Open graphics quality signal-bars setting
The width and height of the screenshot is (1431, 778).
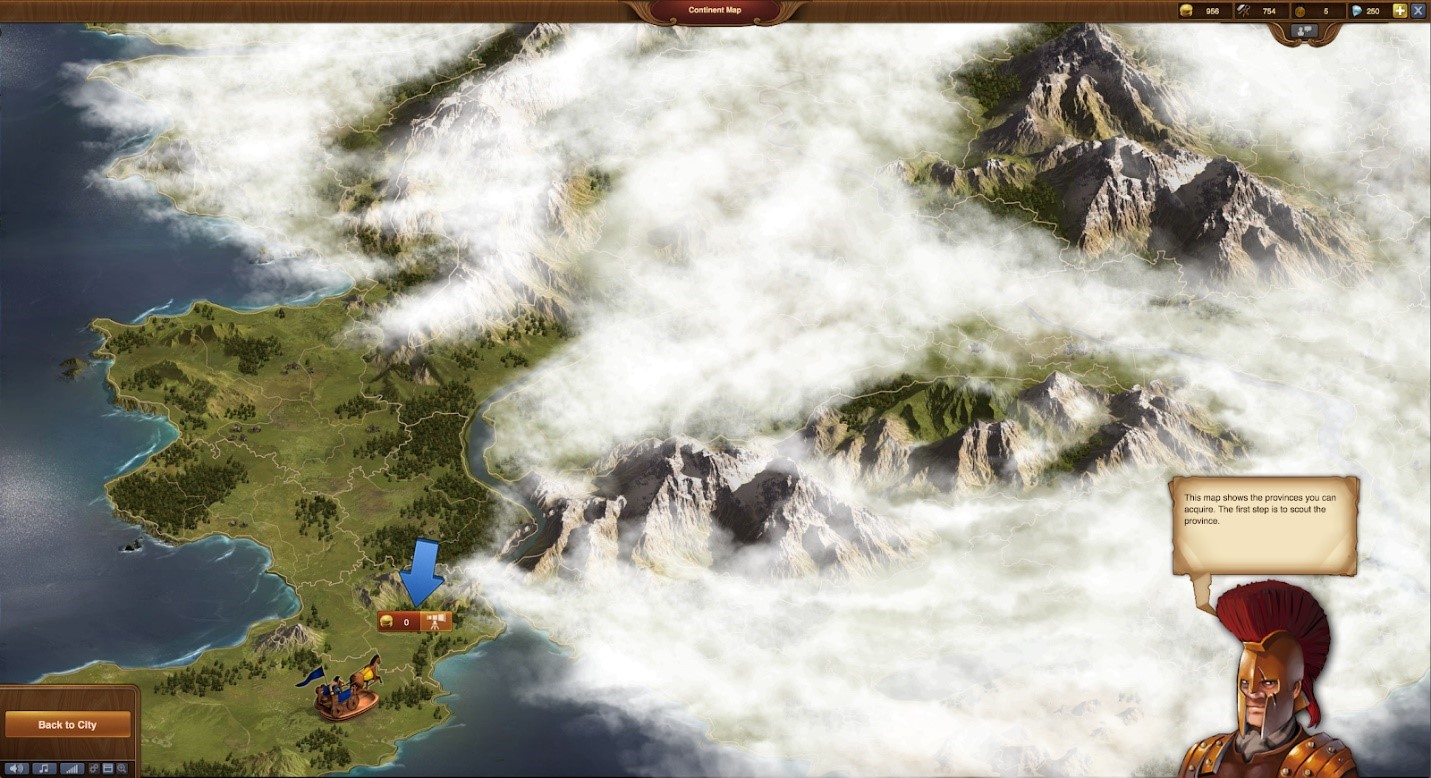click(71, 768)
